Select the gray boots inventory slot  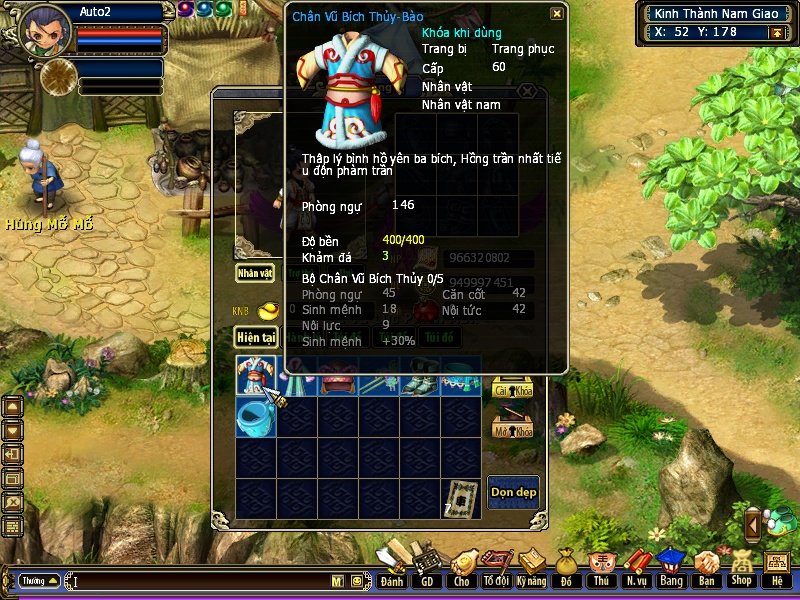[x=420, y=377]
